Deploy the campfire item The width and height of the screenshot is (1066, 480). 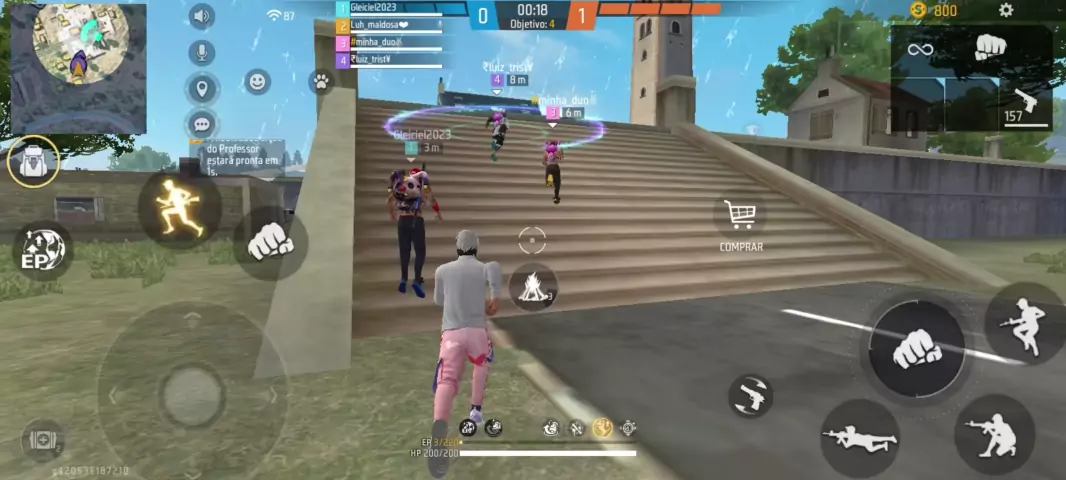click(x=532, y=287)
